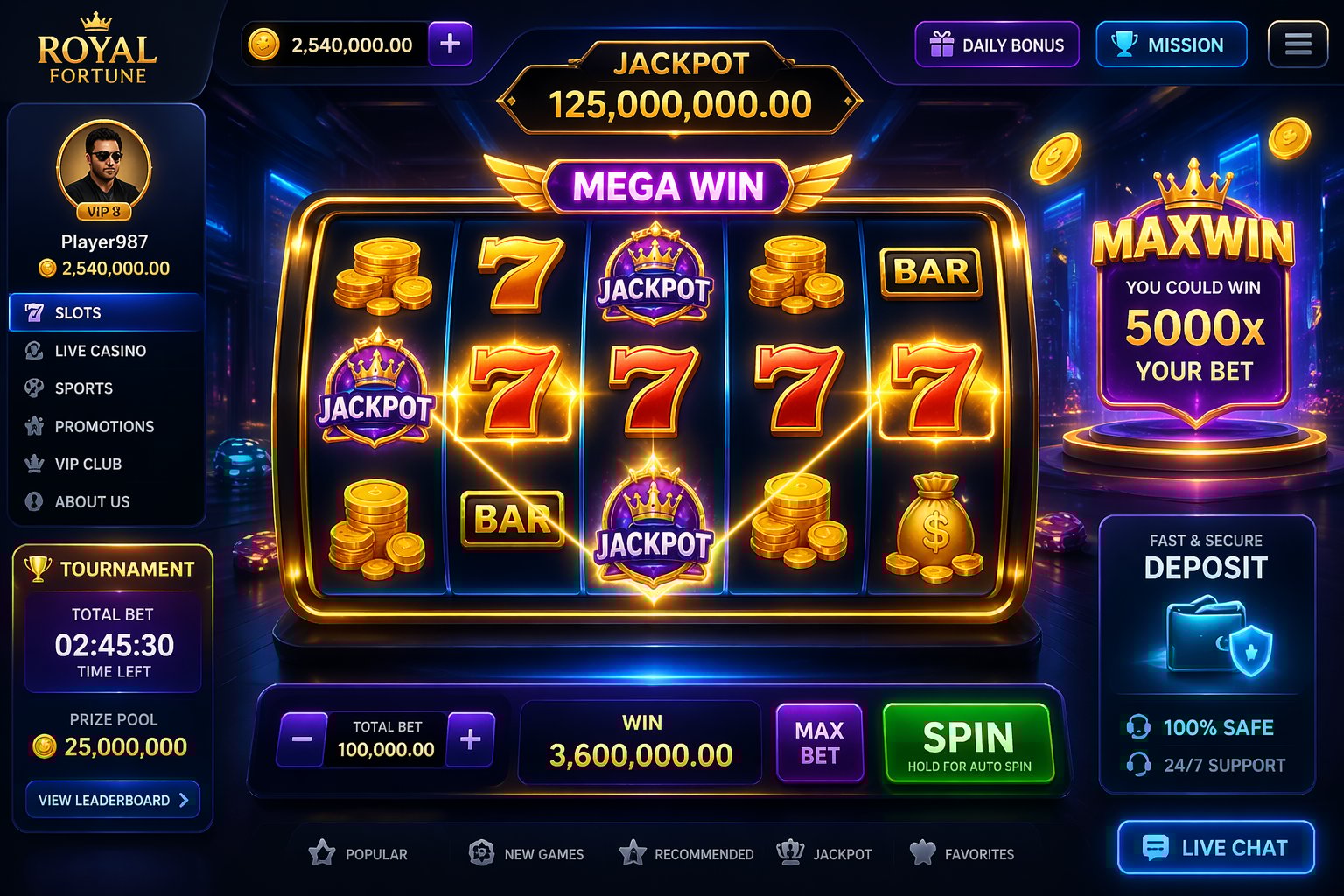Open the hamburger menu top right
The image size is (1344, 896).
coord(1298,42)
